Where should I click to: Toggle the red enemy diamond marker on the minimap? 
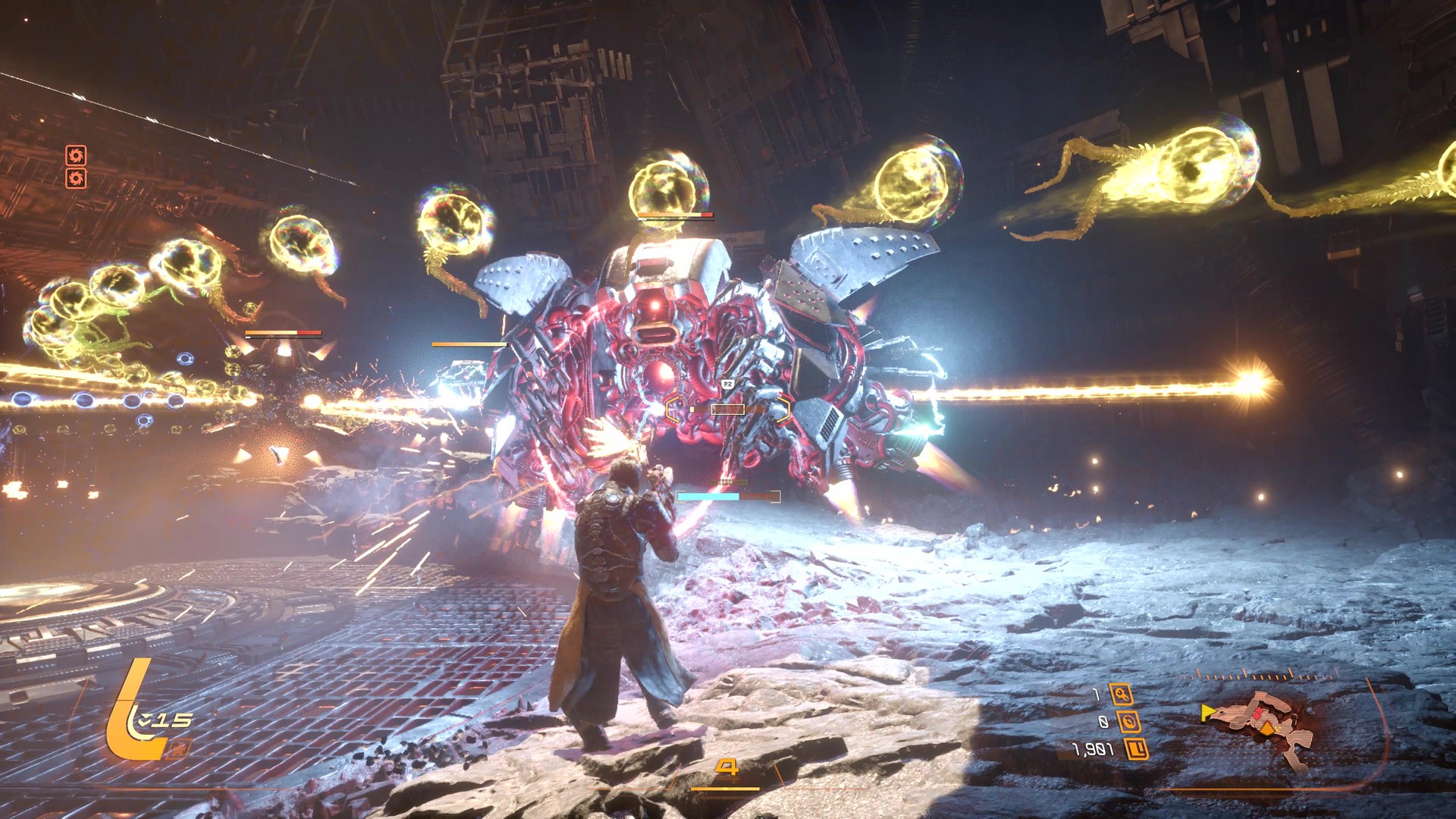point(1258,714)
